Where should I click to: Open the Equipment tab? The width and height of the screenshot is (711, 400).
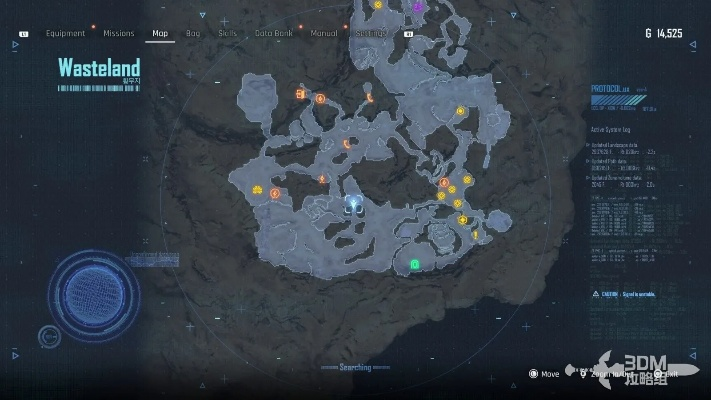click(x=65, y=33)
